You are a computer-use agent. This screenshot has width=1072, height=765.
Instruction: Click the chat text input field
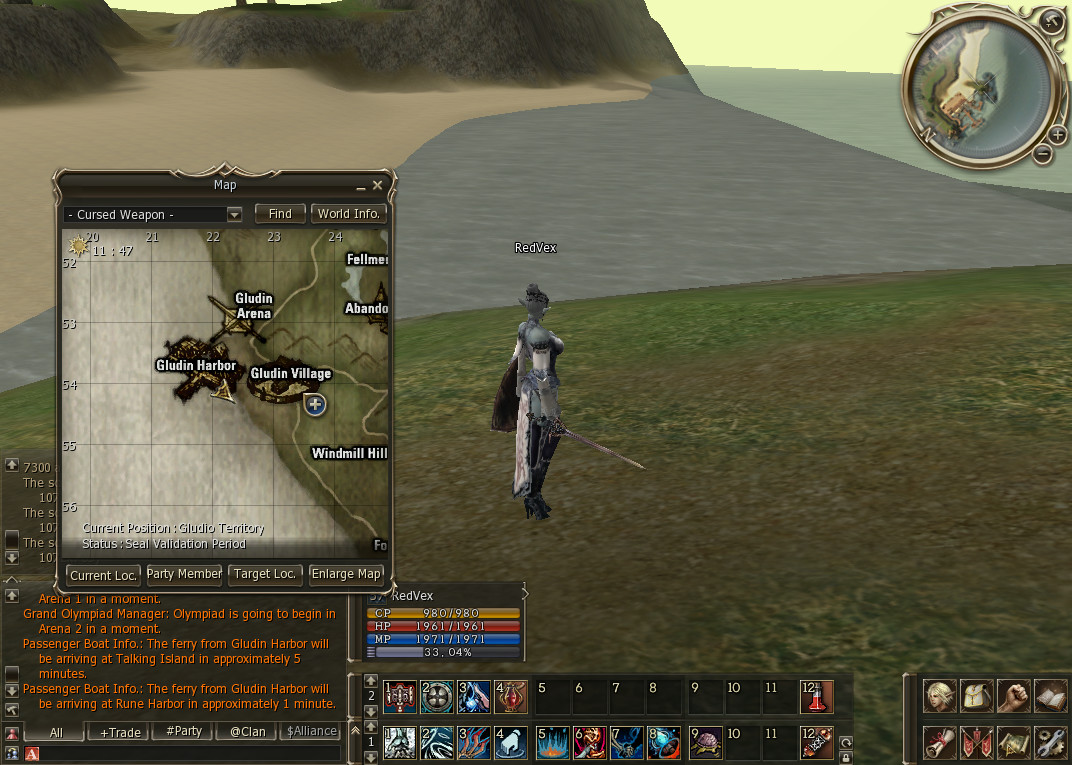190,753
